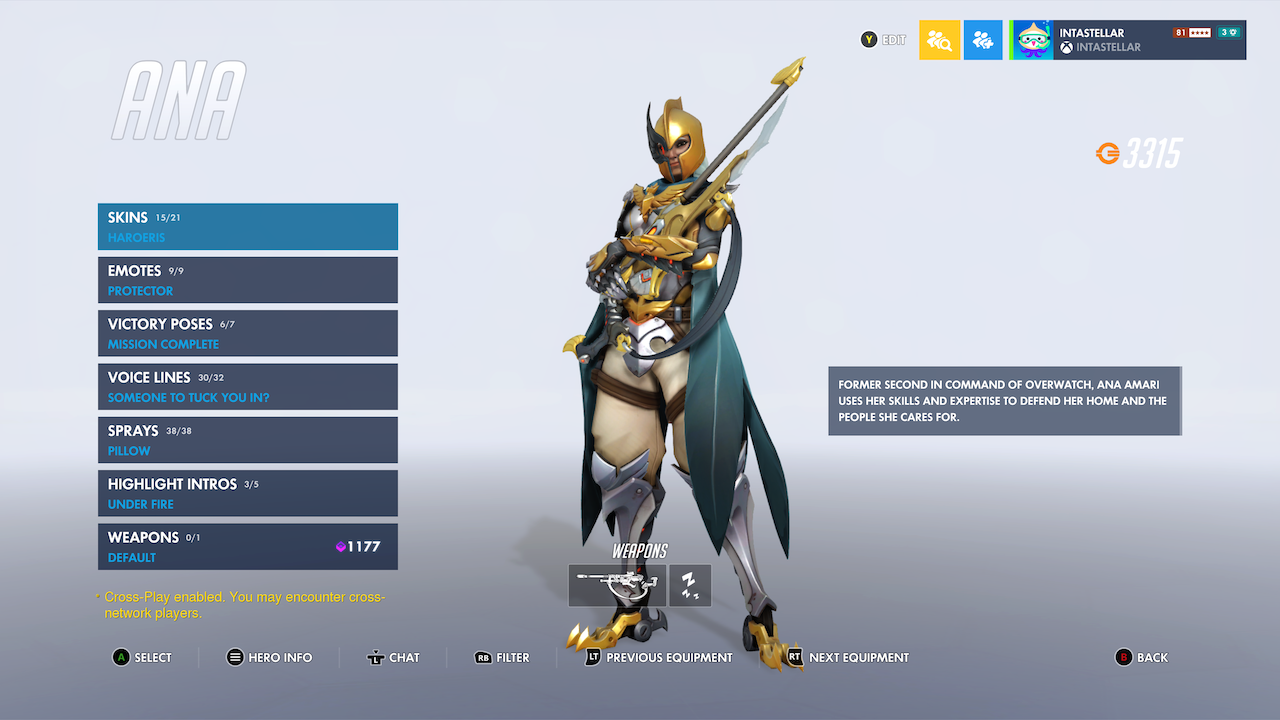Click the Sleep Dart ability icon
Image resolution: width=1280 pixels, height=720 pixels.
[x=689, y=585]
